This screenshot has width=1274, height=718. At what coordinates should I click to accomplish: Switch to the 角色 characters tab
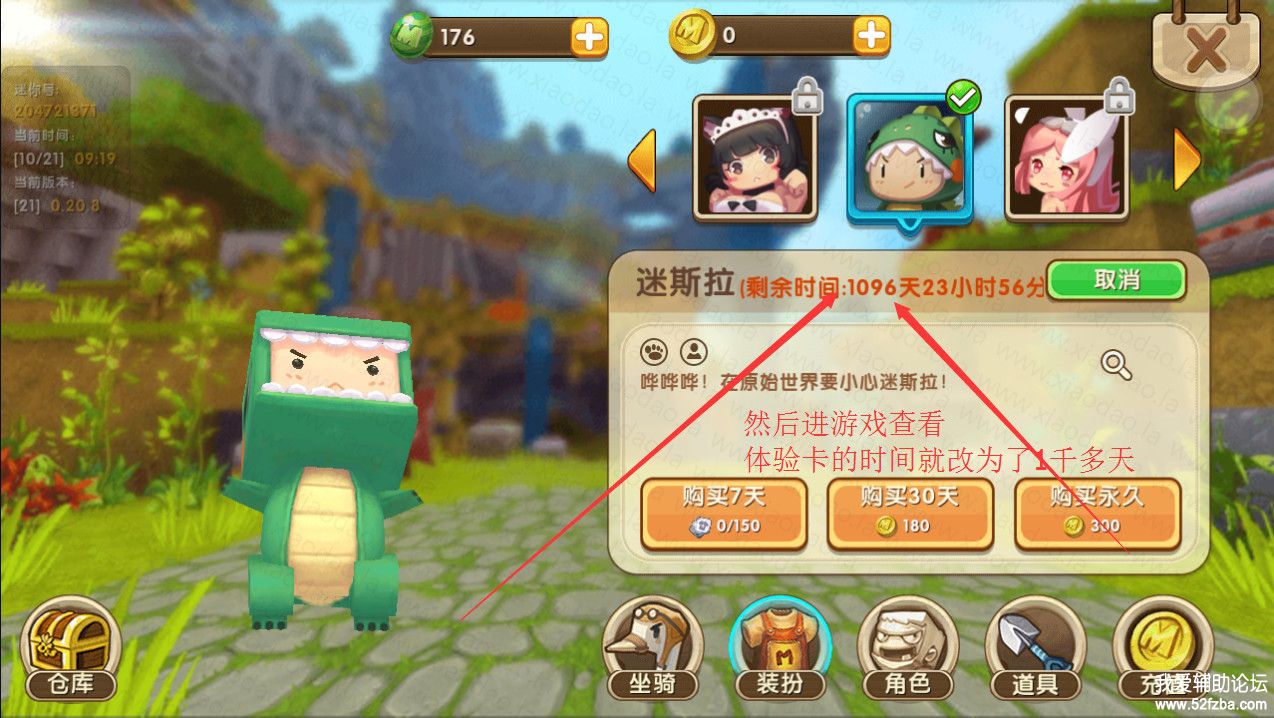907,649
